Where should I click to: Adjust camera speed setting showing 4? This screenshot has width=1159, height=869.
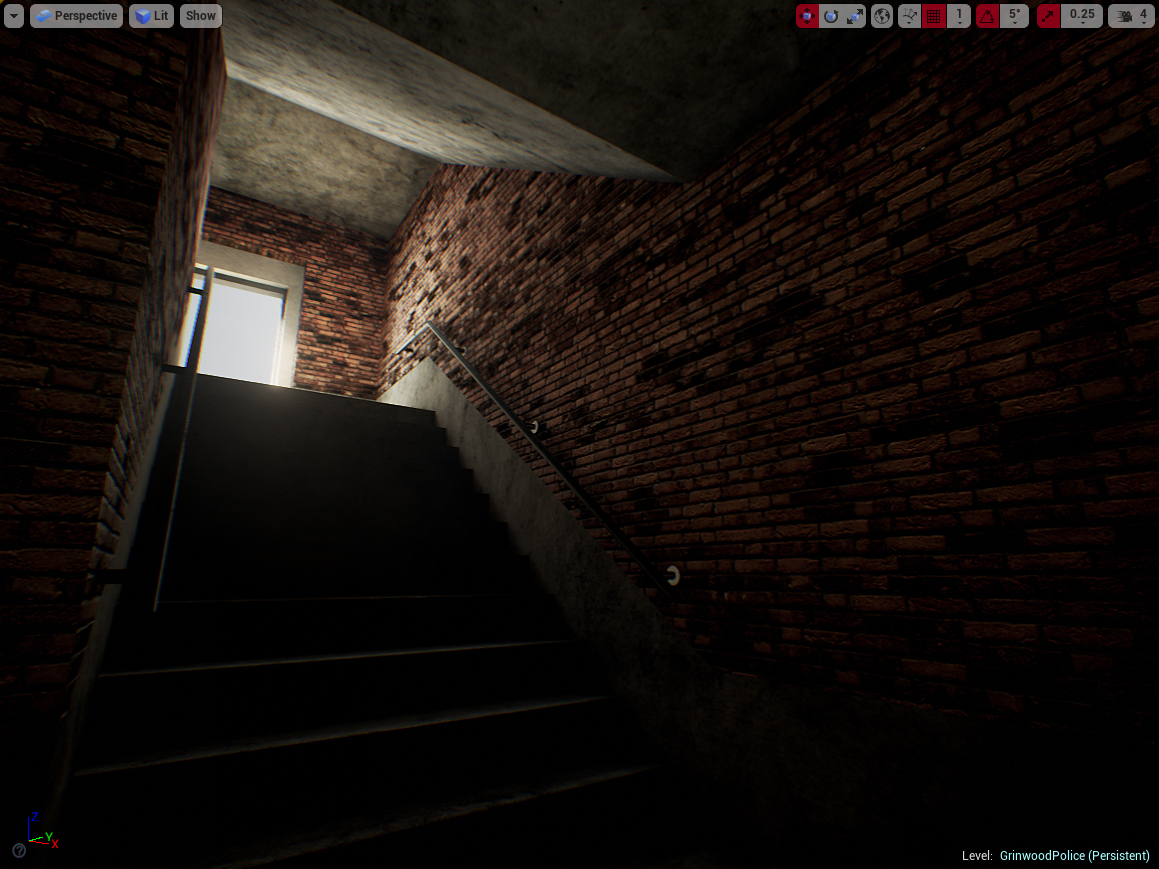tap(1132, 16)
